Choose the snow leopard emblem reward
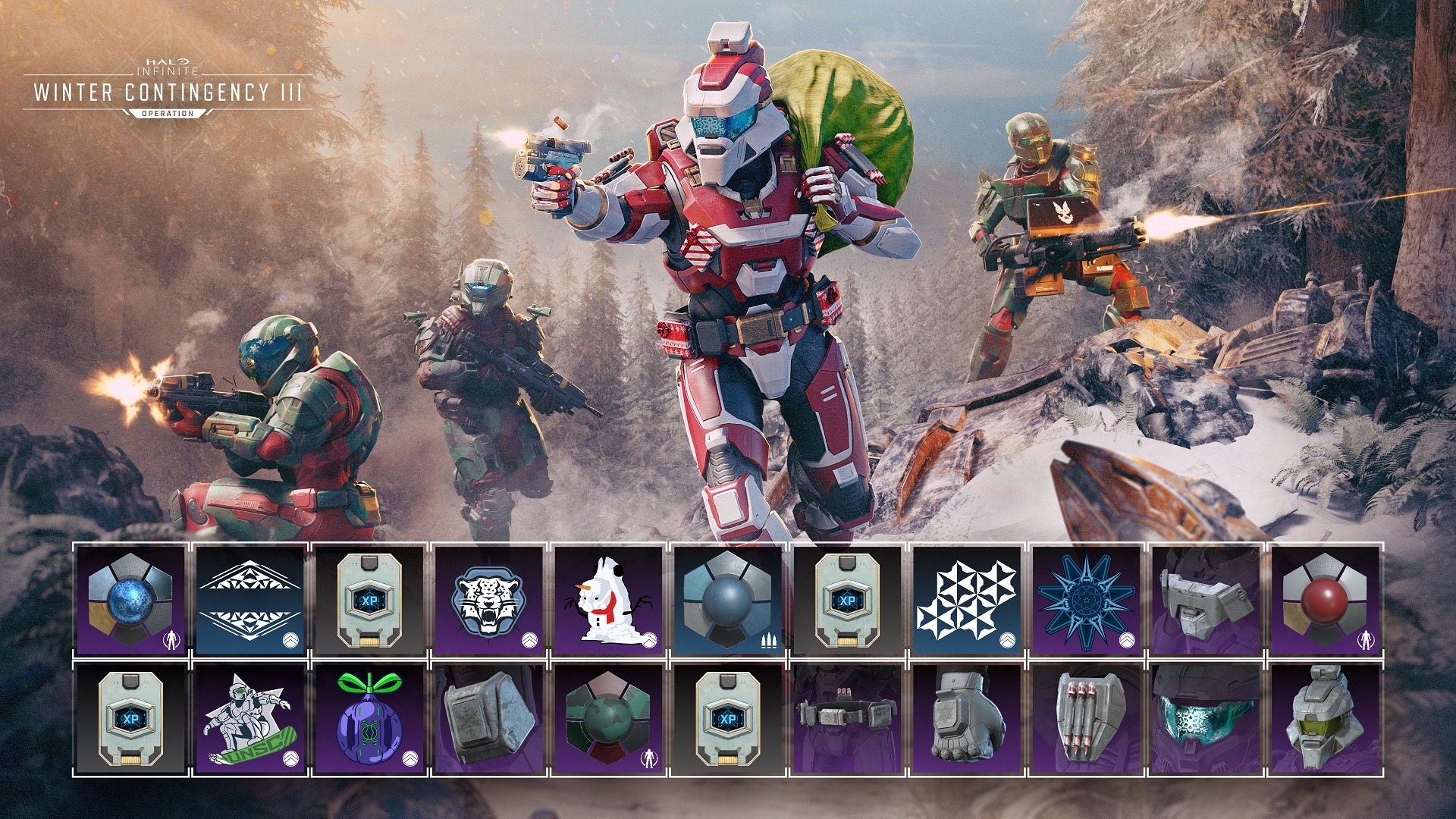 tap(489, 599)
